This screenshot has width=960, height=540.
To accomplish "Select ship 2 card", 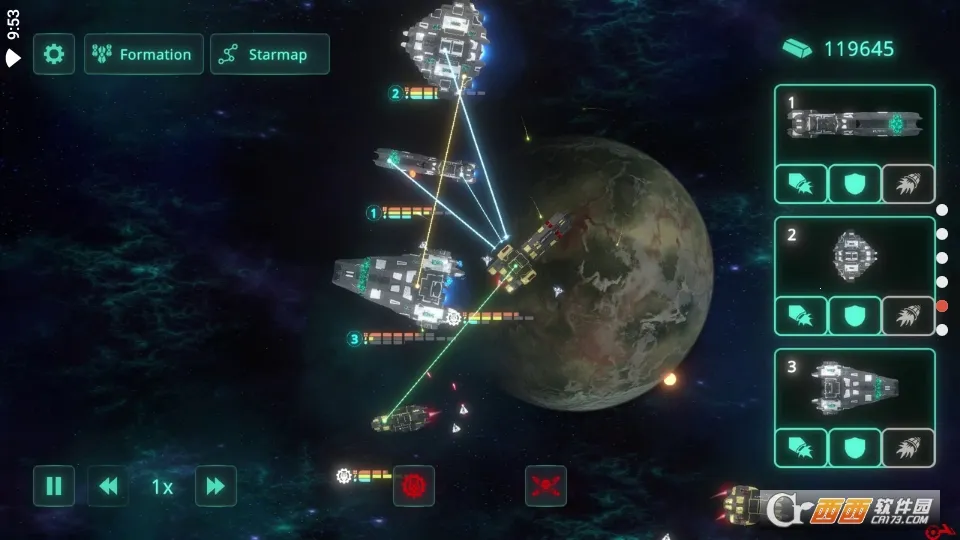I will [x=854, y=256].
